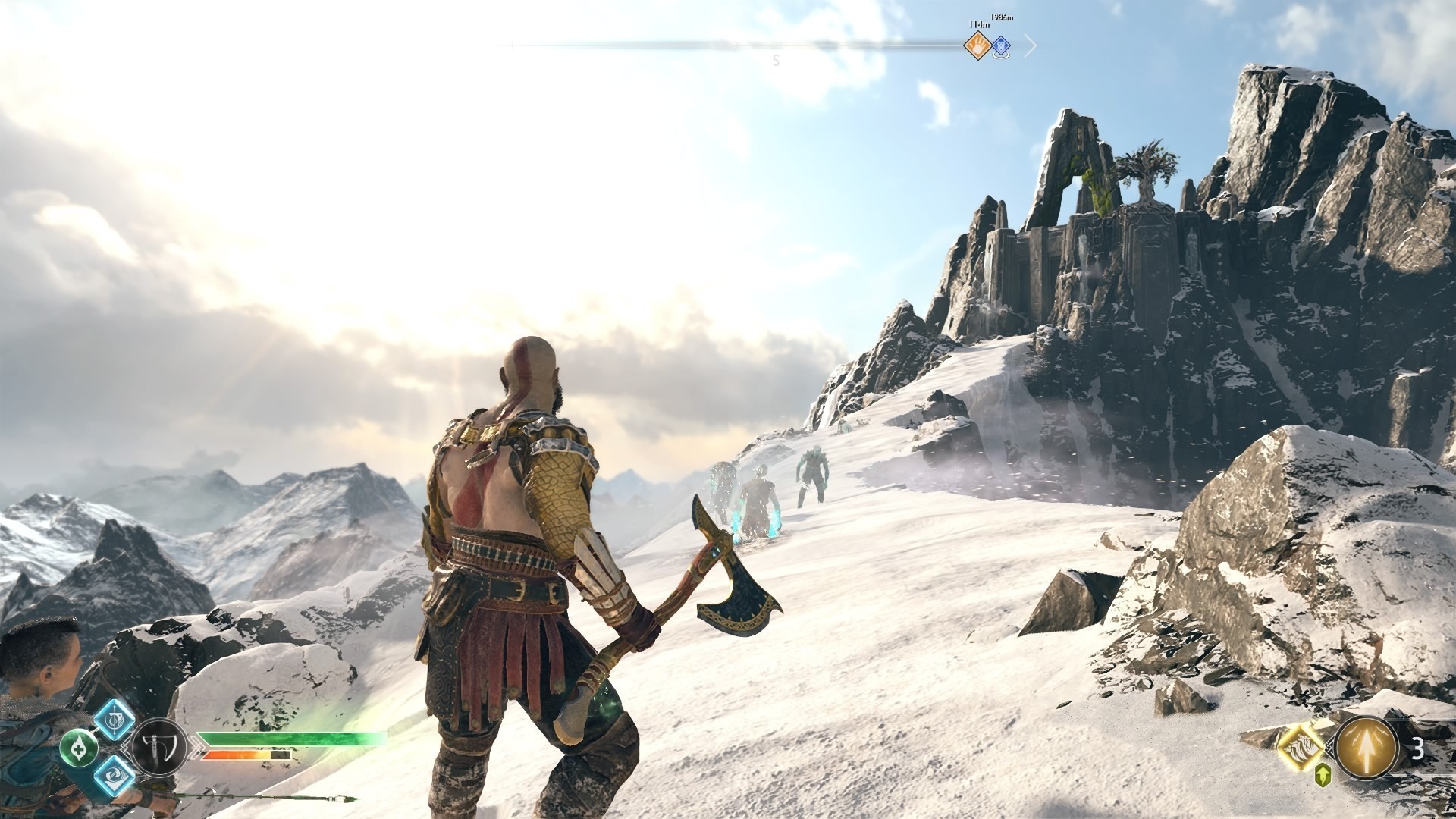The image size is (1456, 819).
Task: Activate the upper blue runic attack diamond
Action: [x=115, y=716]
